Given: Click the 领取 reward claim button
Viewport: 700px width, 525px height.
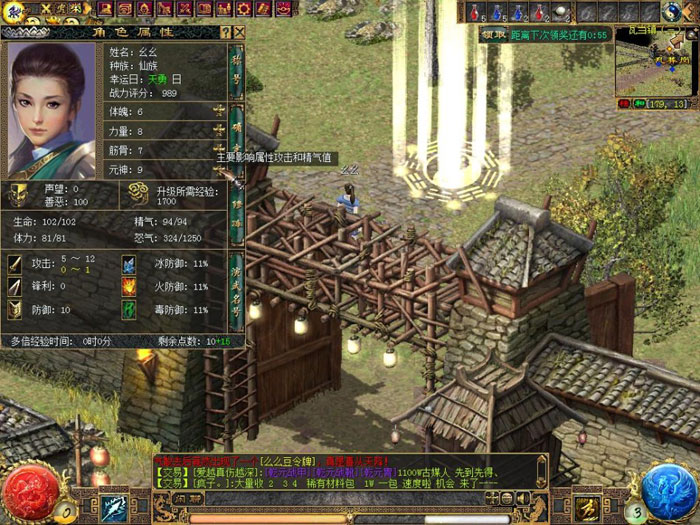Looking at the screenshot, I should [493, 34].
